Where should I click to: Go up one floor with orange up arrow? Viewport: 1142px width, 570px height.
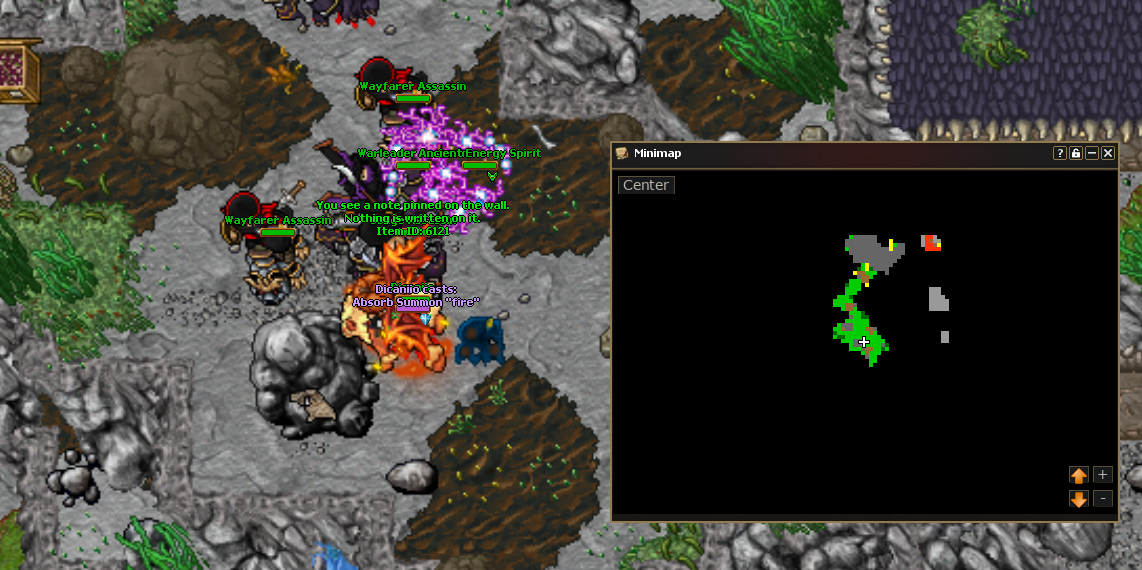tap(1079, 475)
